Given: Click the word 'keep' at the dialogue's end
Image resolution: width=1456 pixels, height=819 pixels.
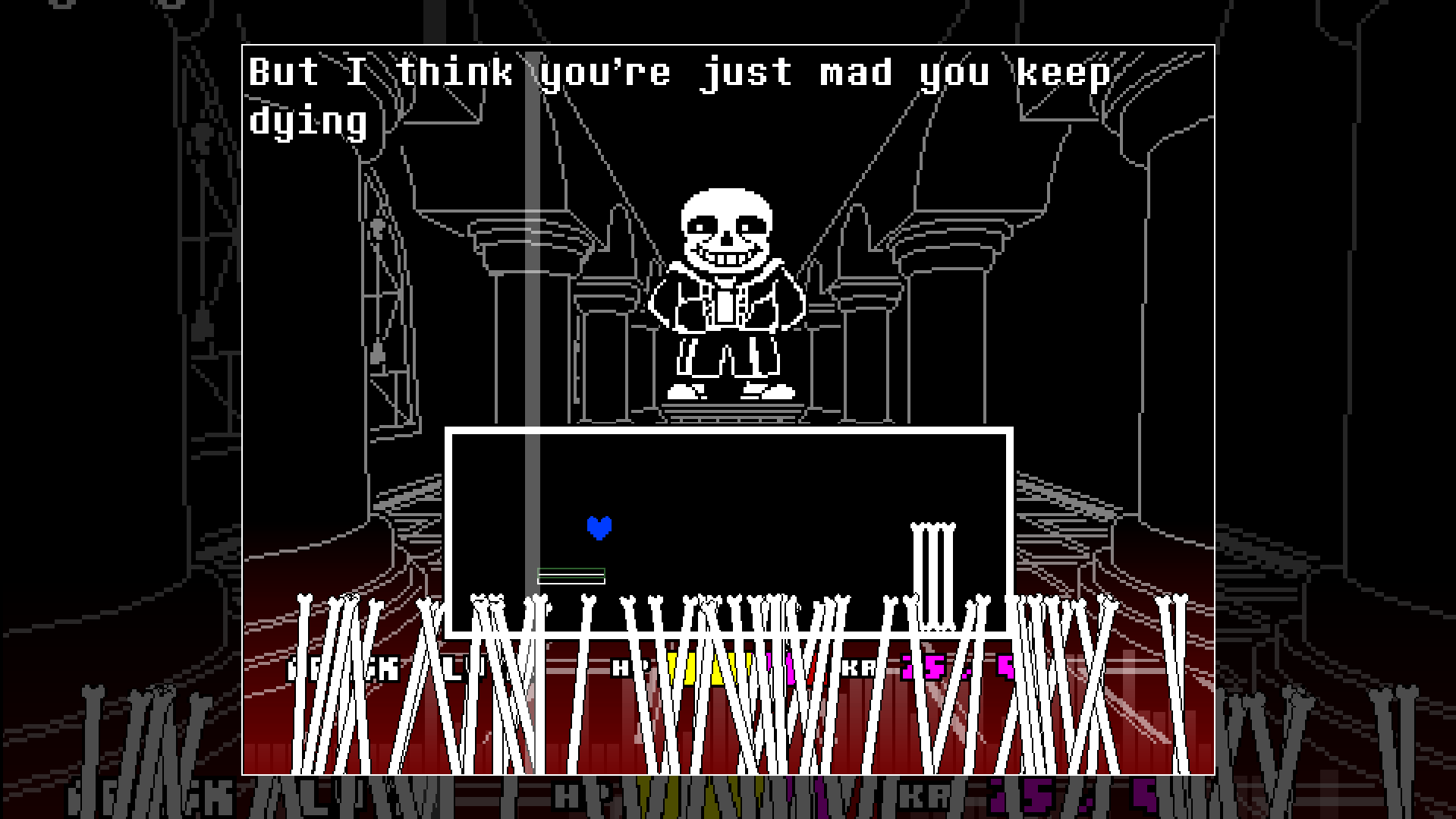Looking at the screenshot, I should 1062,73.
